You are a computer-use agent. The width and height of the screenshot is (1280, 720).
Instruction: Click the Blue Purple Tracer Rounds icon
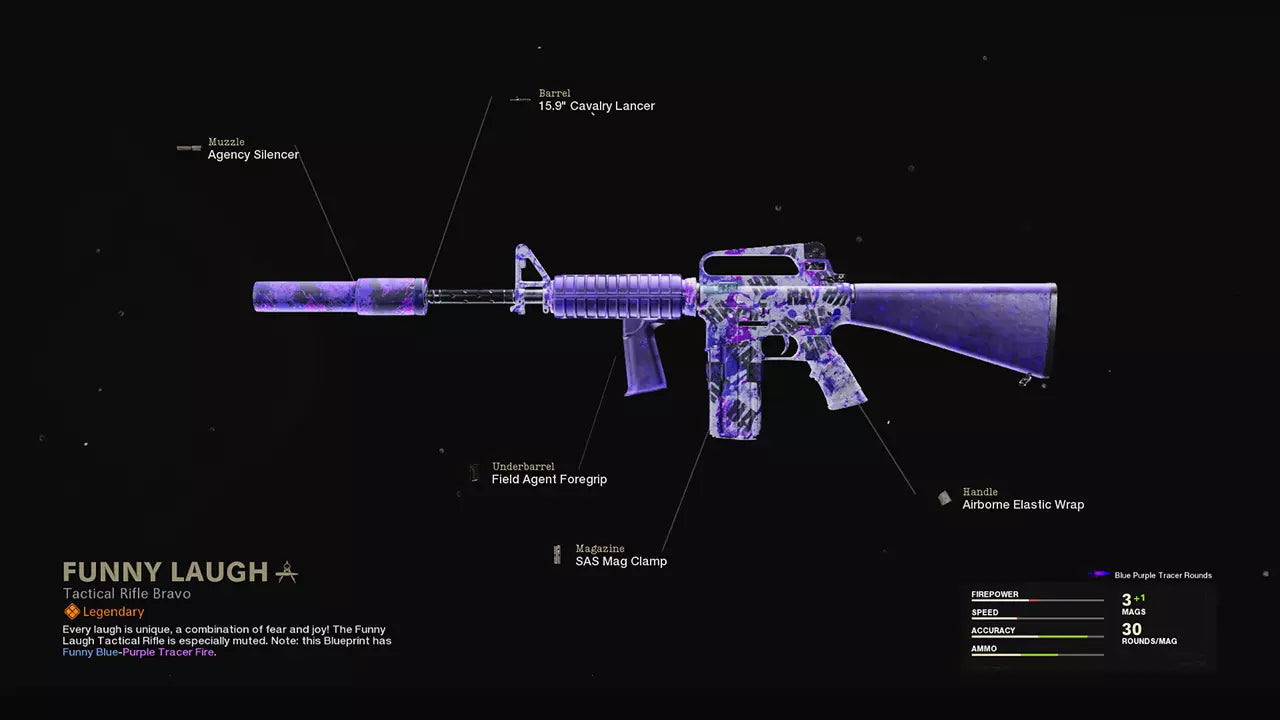click(x=1100, y=575)
